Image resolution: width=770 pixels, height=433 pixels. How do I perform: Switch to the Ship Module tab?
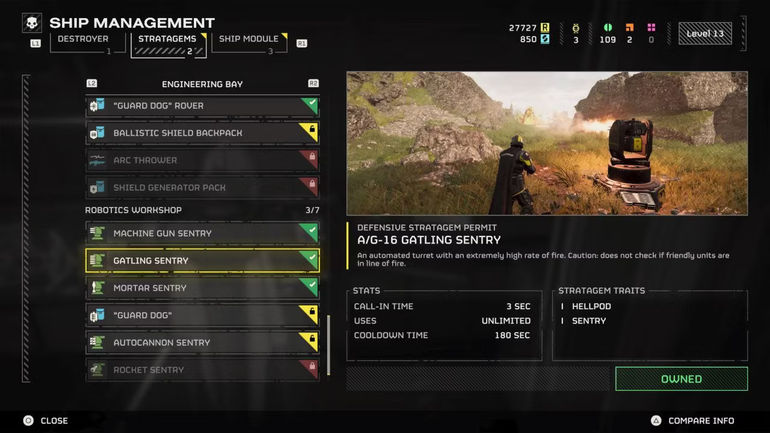coord(248,40)
